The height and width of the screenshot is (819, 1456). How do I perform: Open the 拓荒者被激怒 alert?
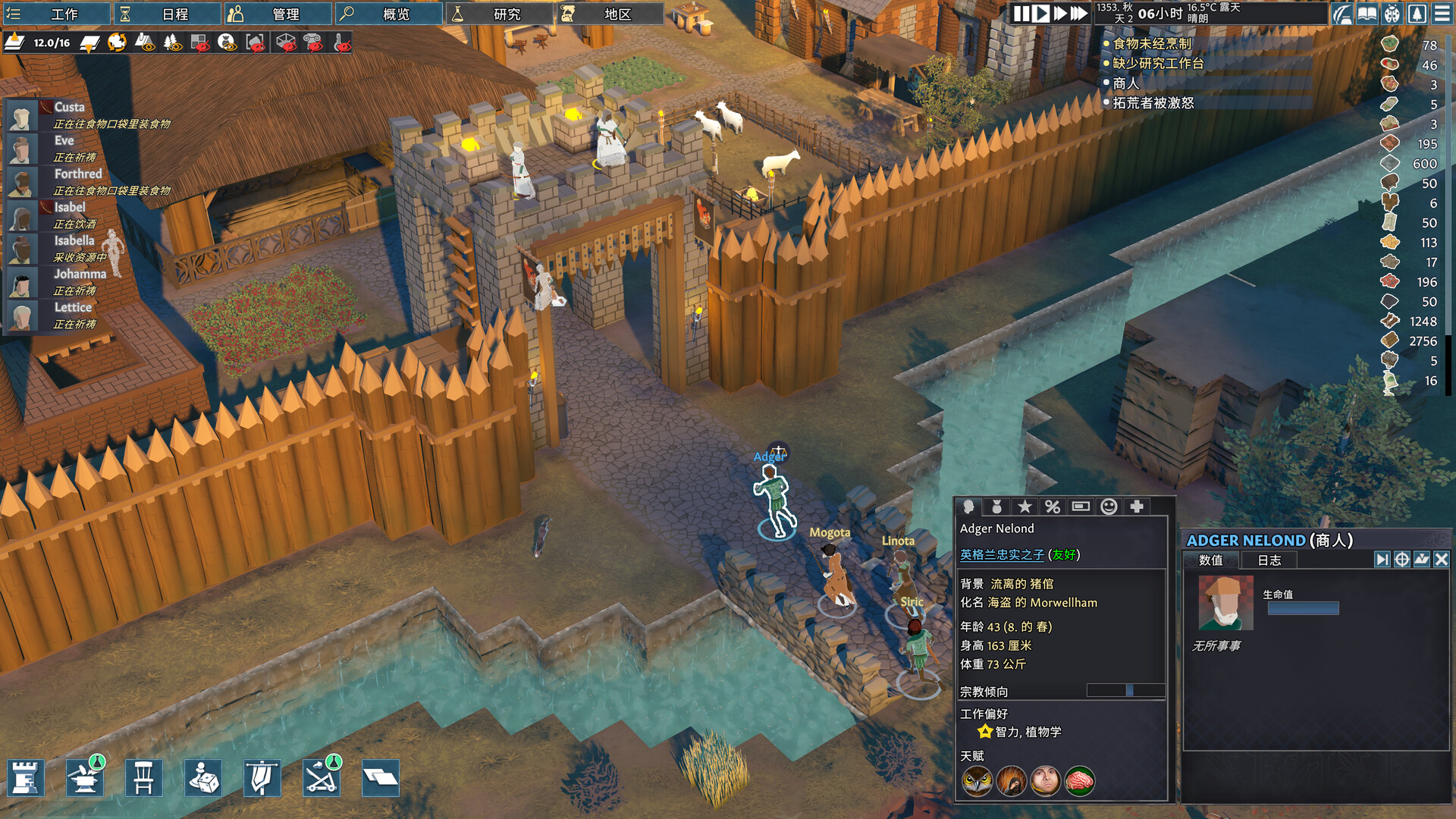1153,103
